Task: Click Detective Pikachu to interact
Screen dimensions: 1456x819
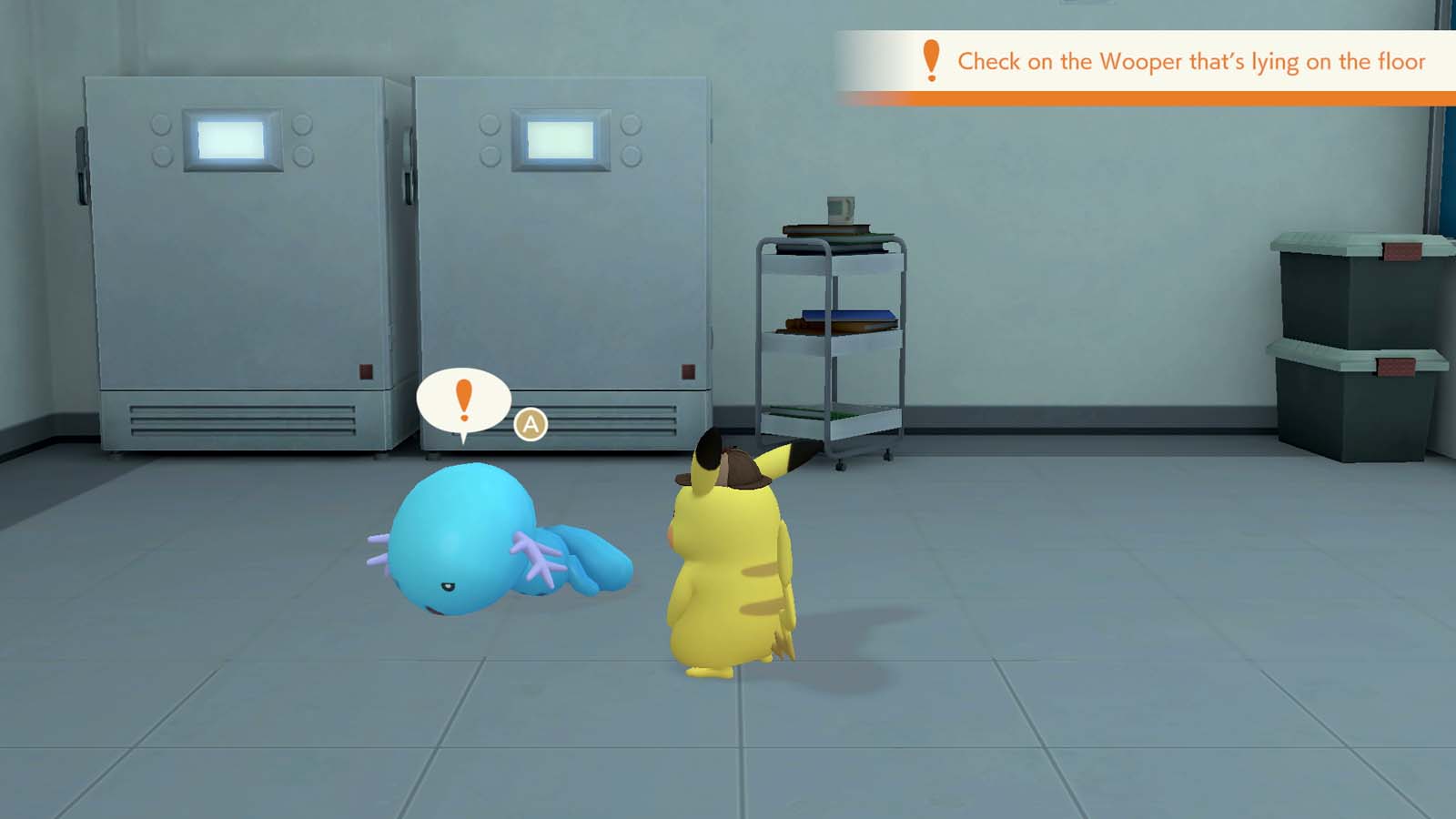Action: [728, 582]
